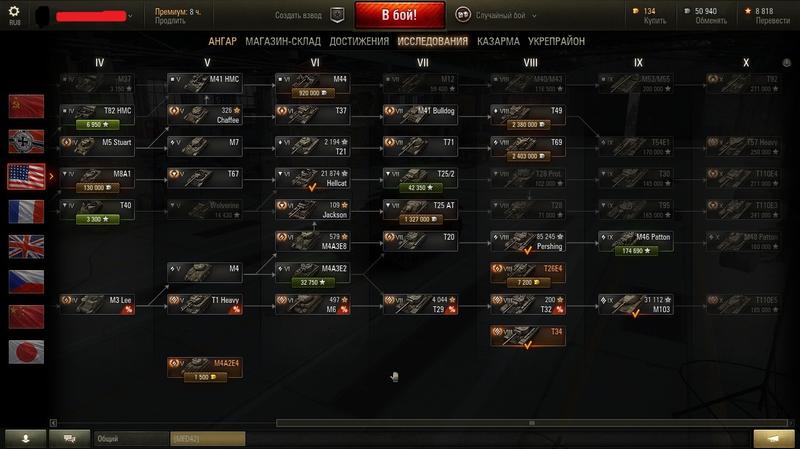
Task: Open the gear settings menu icon
Action: (x=15, y=11)
